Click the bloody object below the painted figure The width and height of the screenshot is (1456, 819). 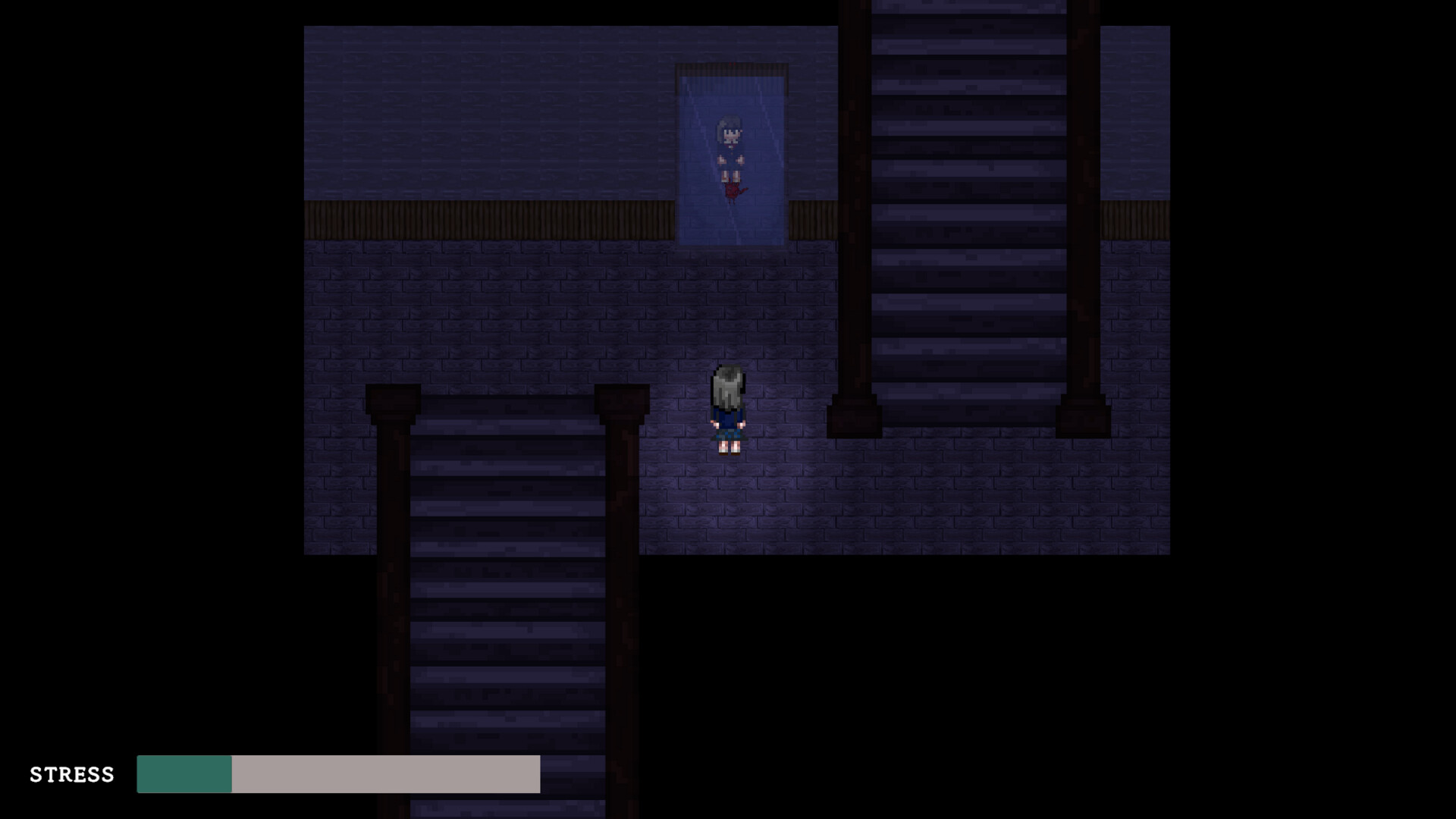[x=734, y=190]
